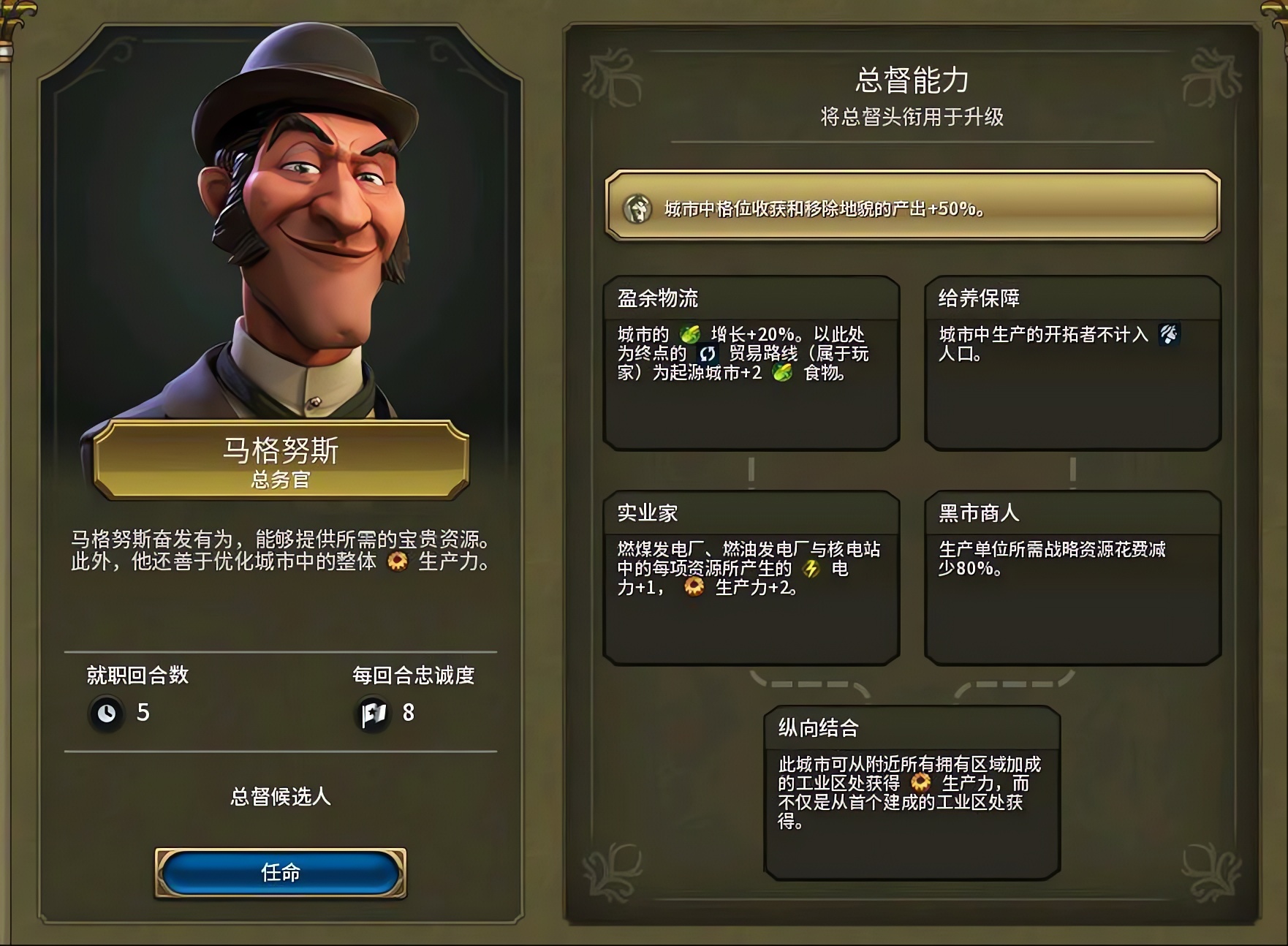This screenshot has height=946, width=1288.
Task: Click the food icon beside +2 in trade route text
Action: (780, 371)
